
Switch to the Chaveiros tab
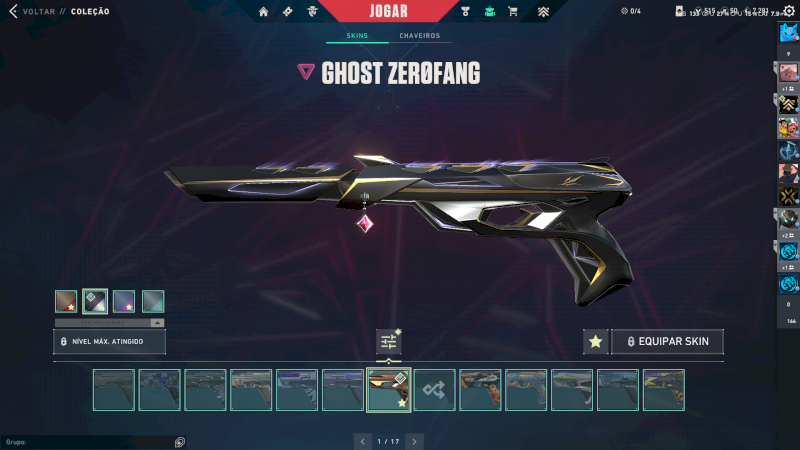419,36
